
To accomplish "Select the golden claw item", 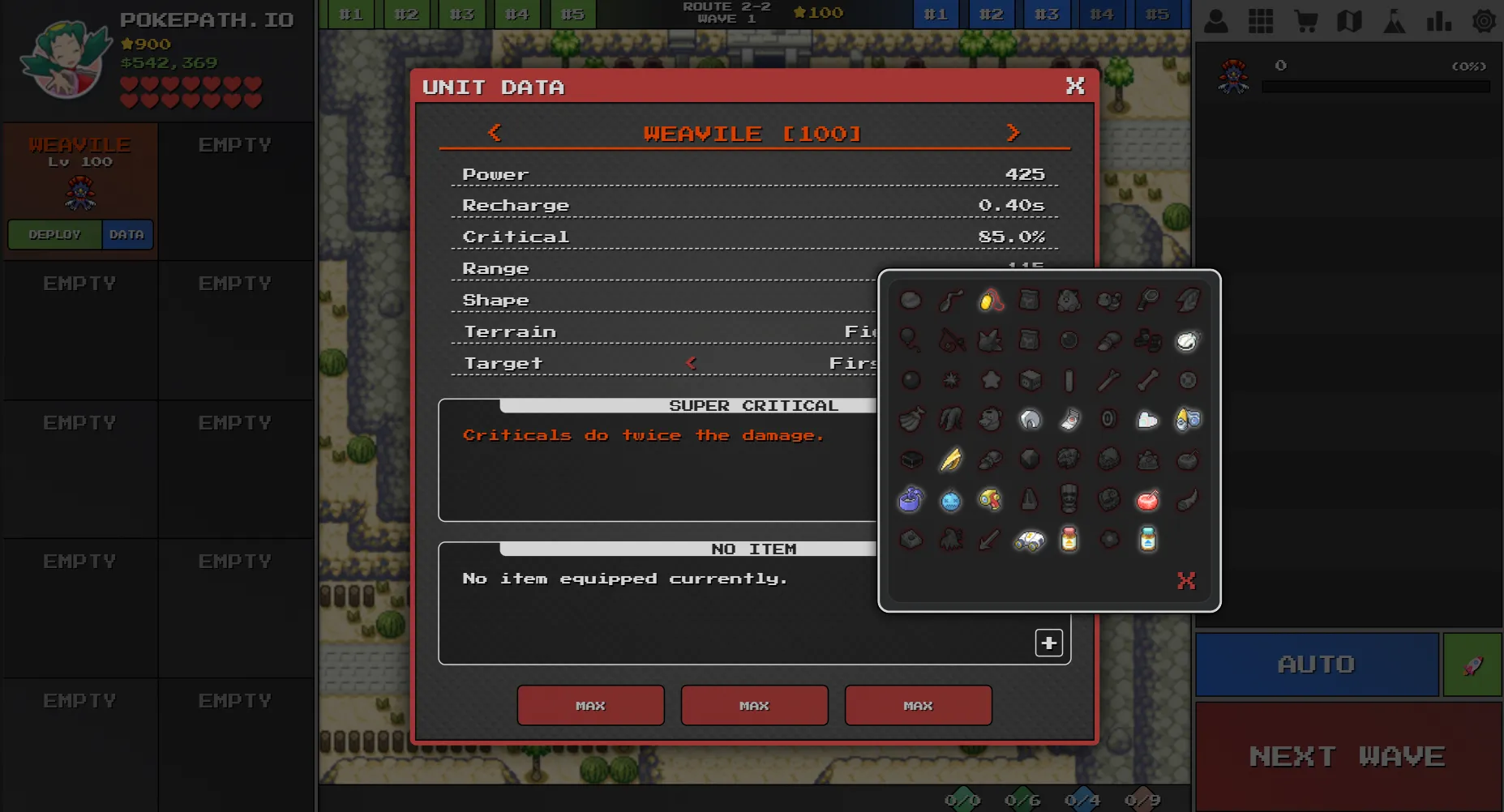I will point(950,460).
